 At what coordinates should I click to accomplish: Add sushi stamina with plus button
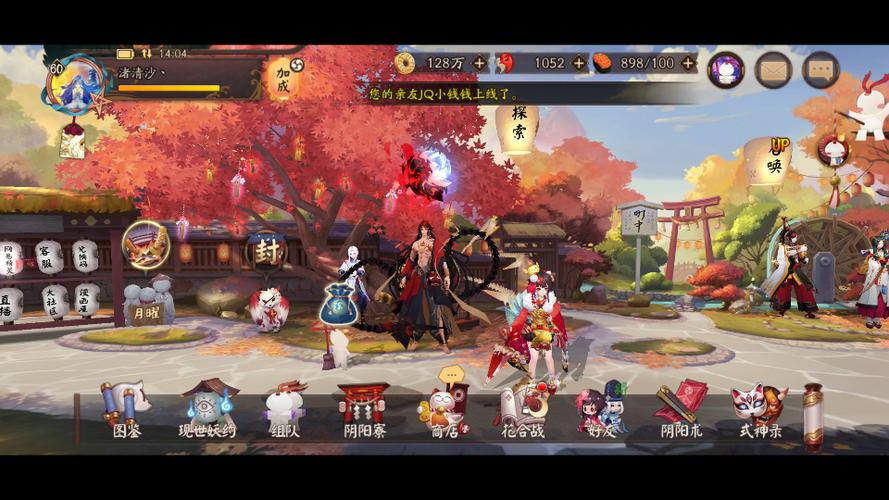688,63
